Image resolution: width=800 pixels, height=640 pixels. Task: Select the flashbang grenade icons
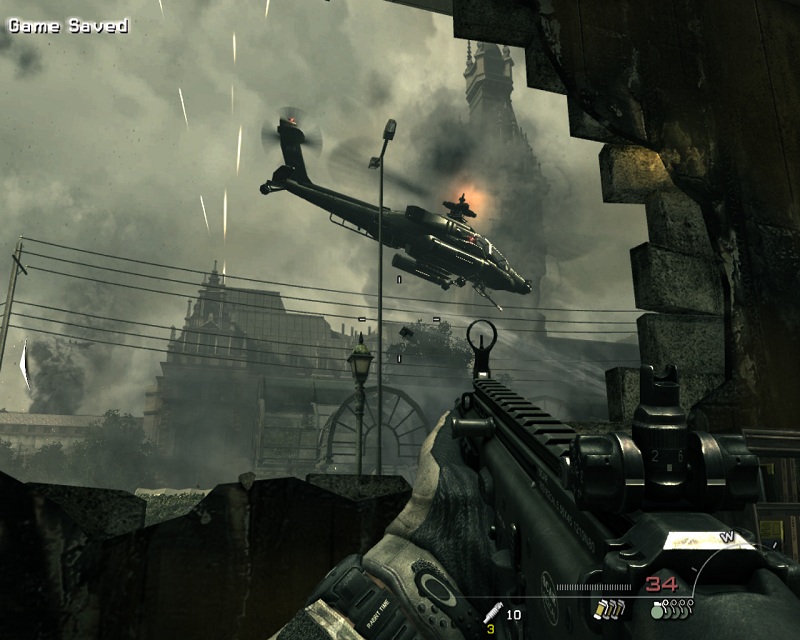[608, 609]
